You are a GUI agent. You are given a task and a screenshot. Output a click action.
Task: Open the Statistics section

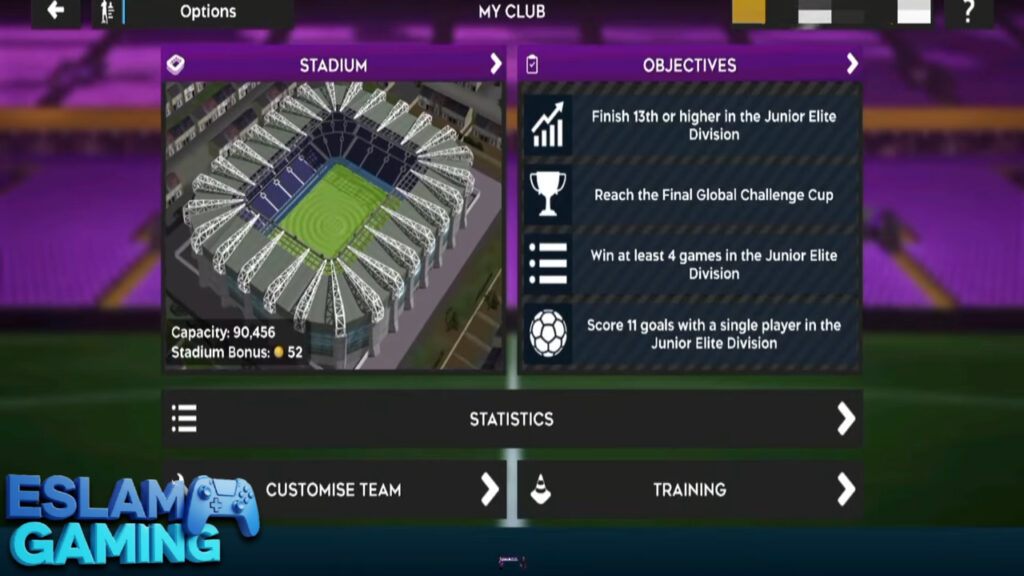[x=512, y=419]
